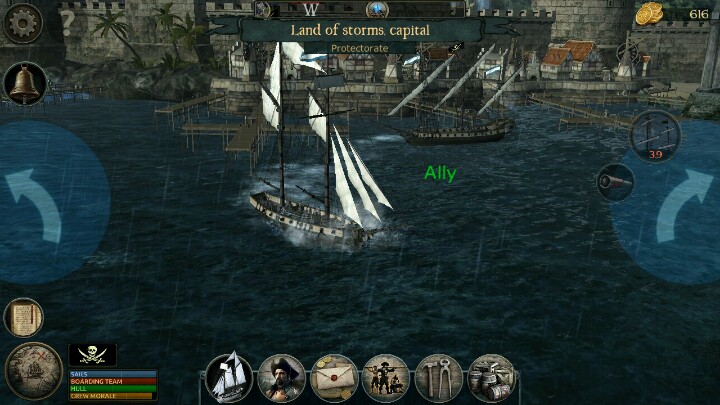This screenshot has height=405, width=720.
Task: Steer the ship right with the arrow
Action: (684, 207)
